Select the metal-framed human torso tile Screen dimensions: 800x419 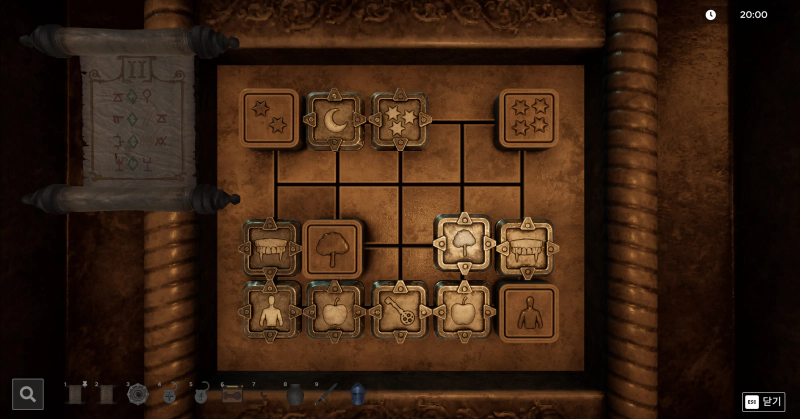click(x=270, y=311)
